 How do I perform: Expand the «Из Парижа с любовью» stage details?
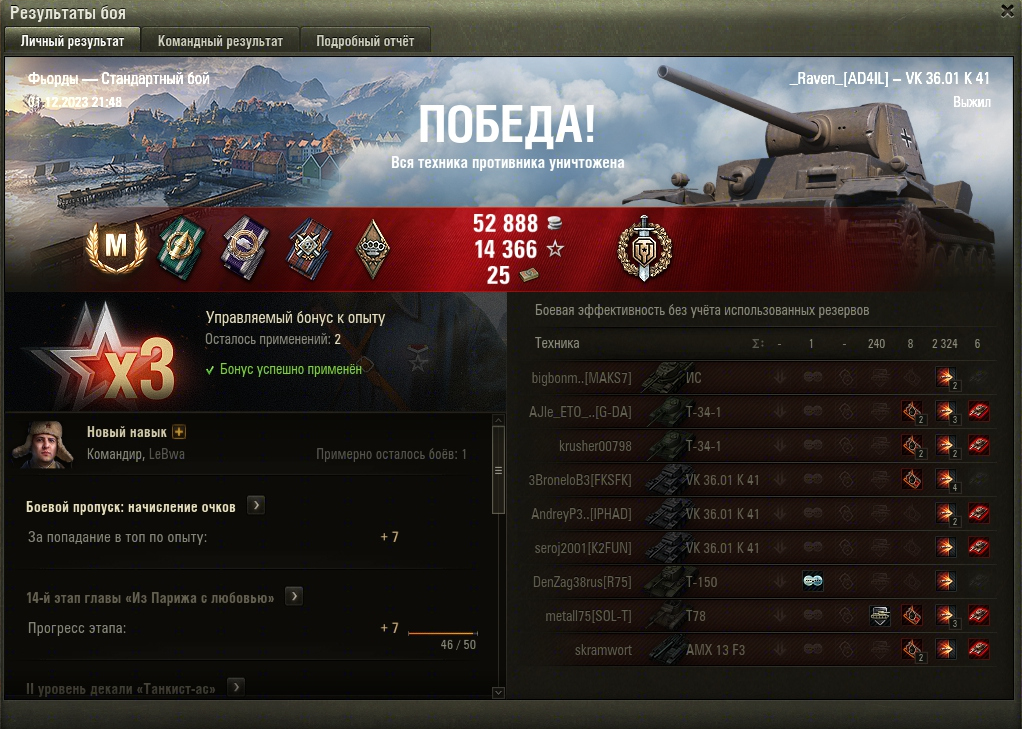pos(294,597)
